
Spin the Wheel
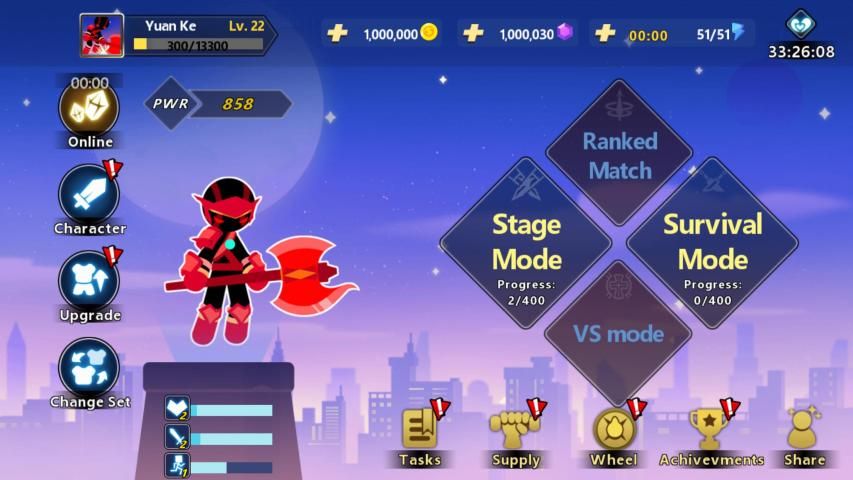[613, 431]
